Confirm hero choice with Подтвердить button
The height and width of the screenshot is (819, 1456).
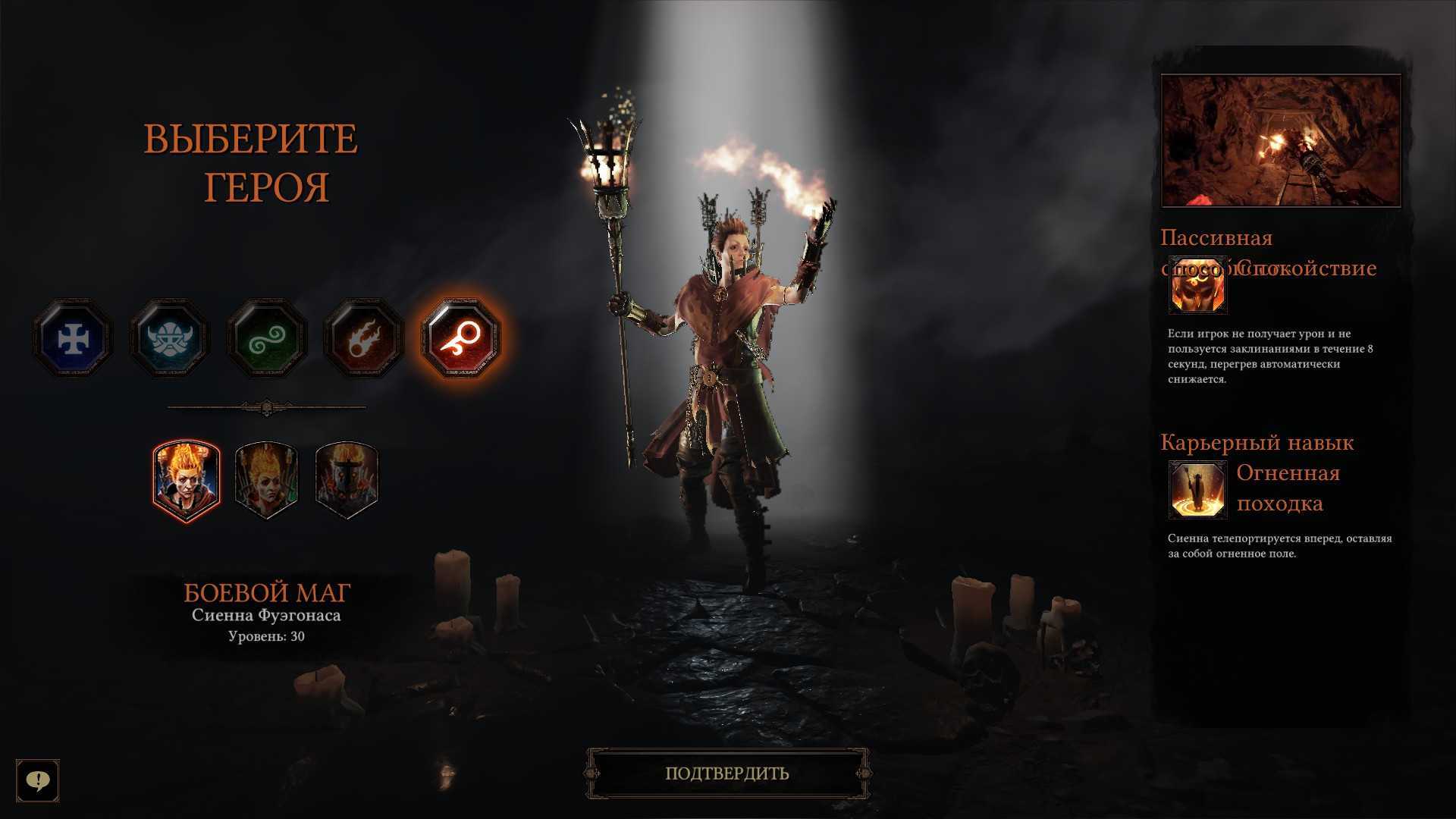(727, 773)
